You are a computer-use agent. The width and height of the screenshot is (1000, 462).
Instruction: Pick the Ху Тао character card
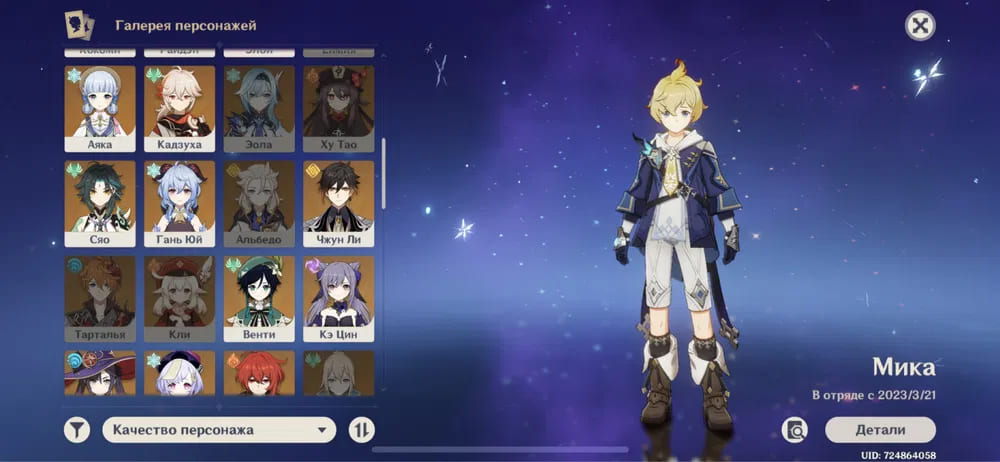point(338,108)
